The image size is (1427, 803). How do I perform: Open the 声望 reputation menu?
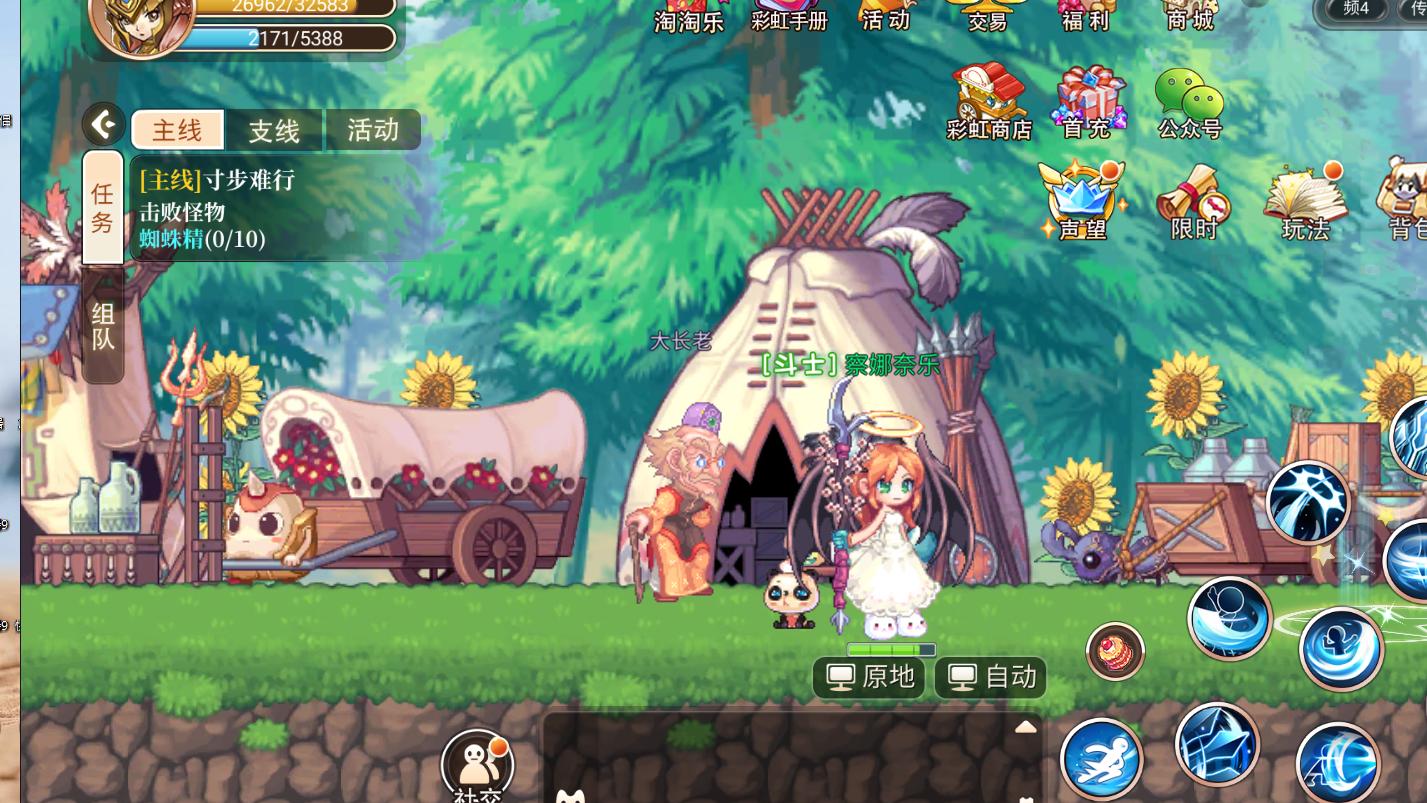pyautogui.click(x=1082, y=200)
